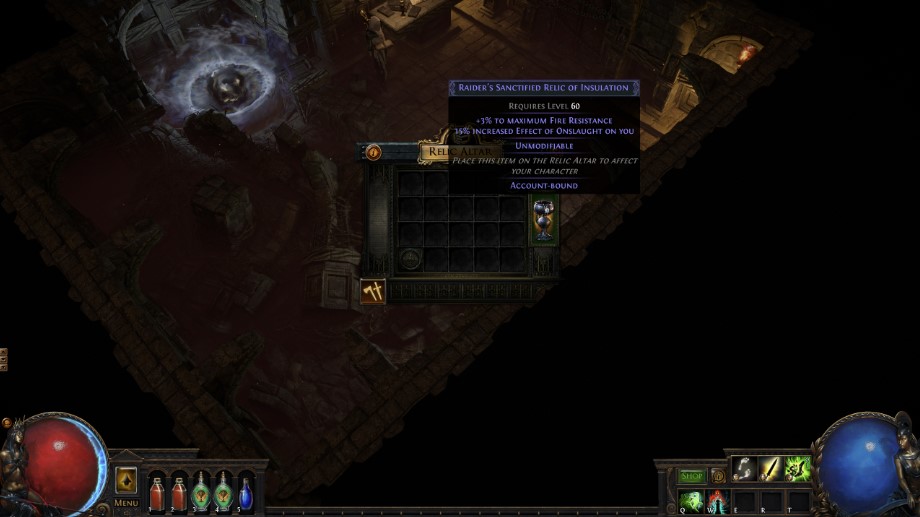Activate the green skill in the top row
920x517 pixels.
(x=797, y=468)
